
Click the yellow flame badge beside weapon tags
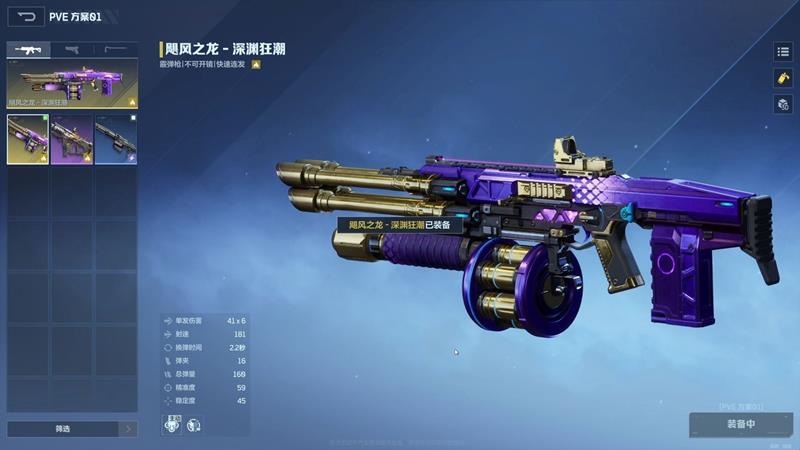pyautogui.click(x=256, y=64)
